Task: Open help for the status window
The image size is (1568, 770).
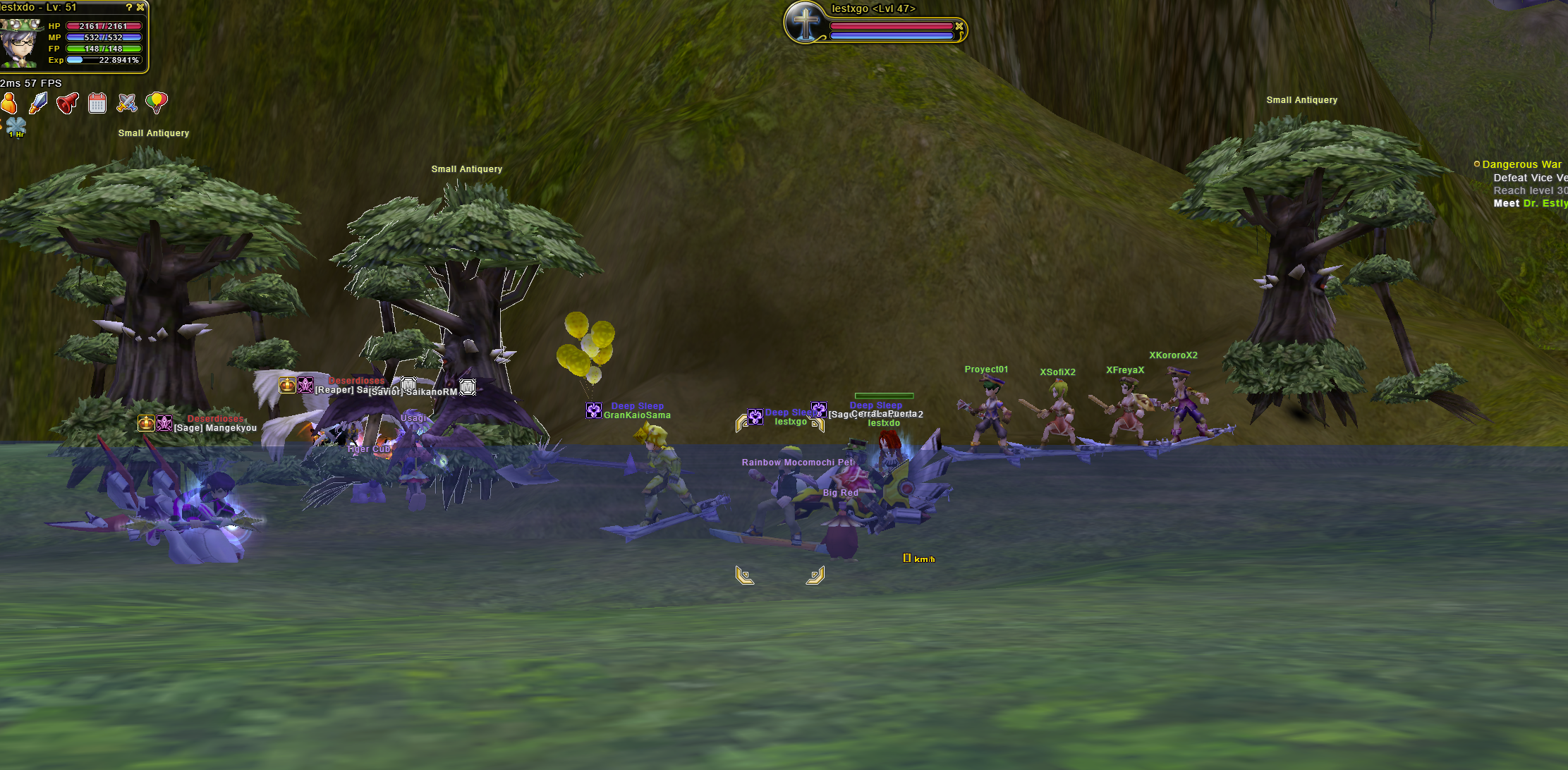Action: pyautogui.click(x=129, y=7)
